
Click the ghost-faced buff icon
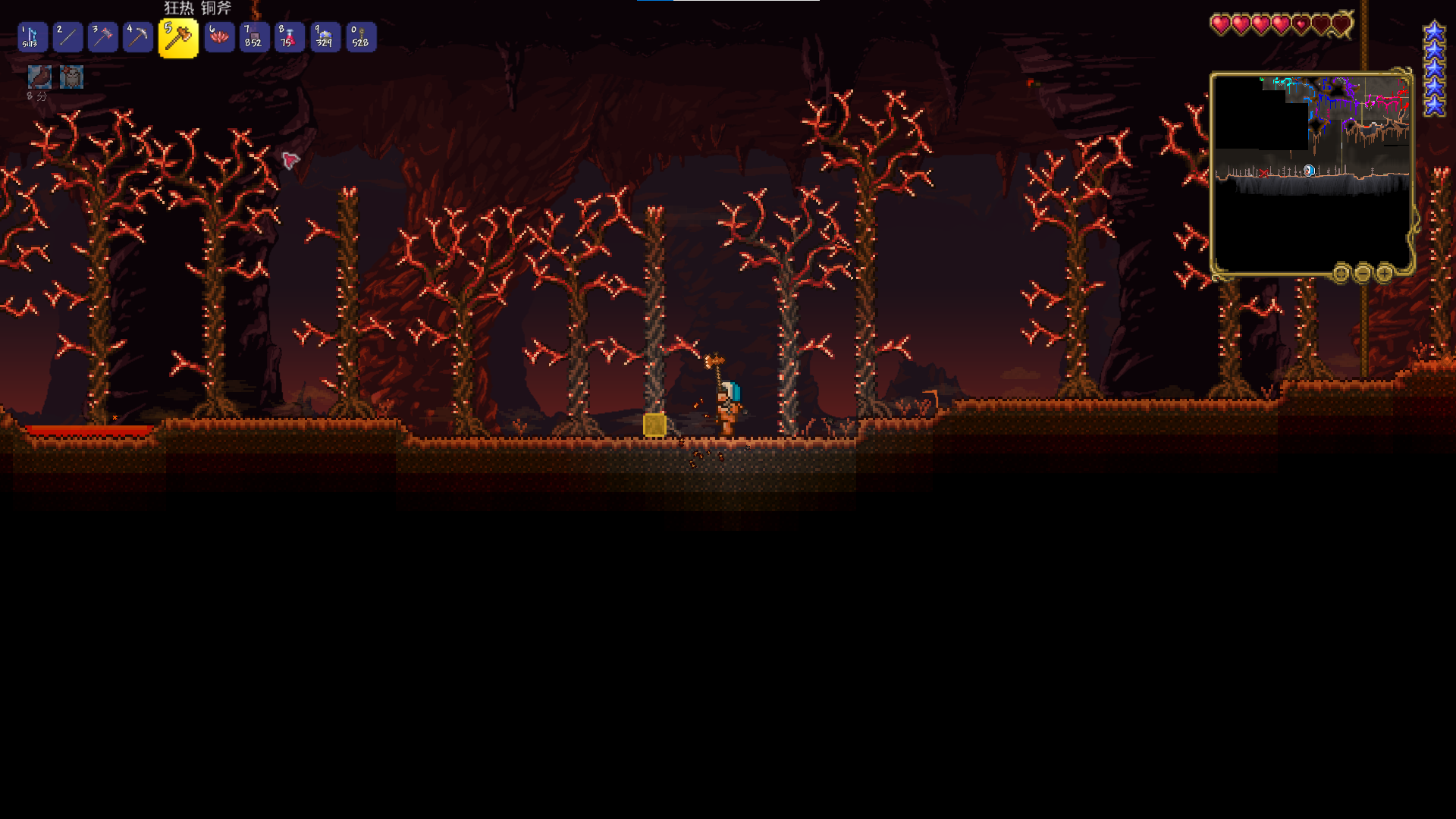(72, 77)
